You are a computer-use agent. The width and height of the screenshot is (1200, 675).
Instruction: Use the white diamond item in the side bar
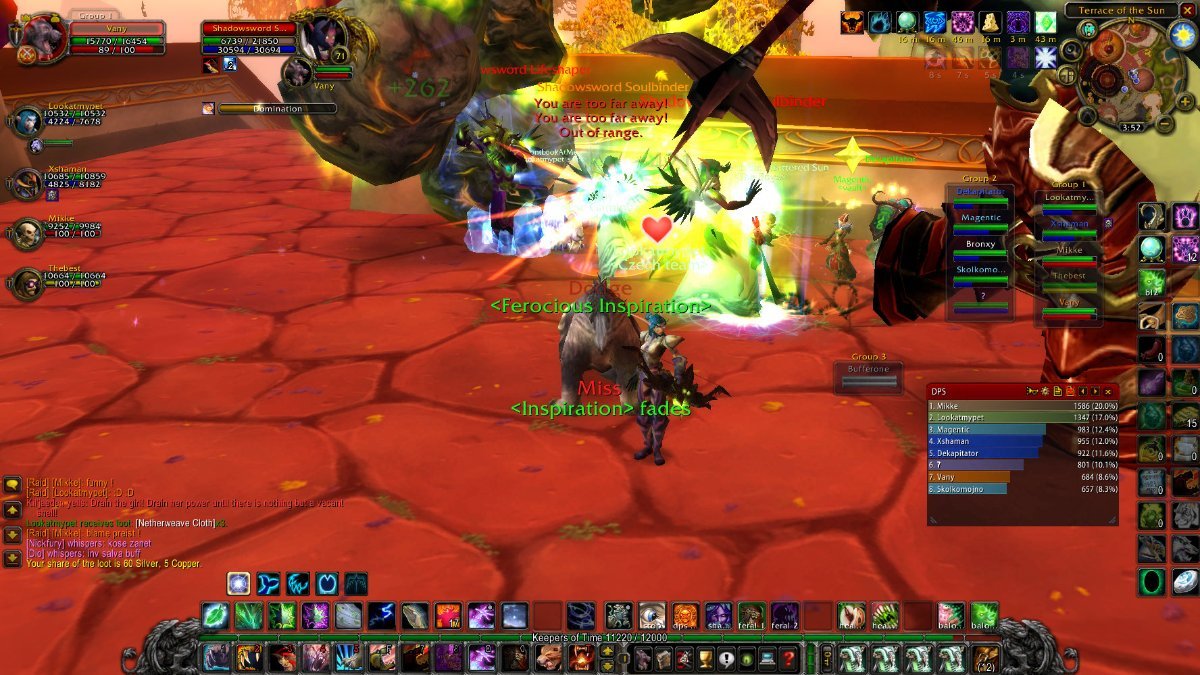1185,583
